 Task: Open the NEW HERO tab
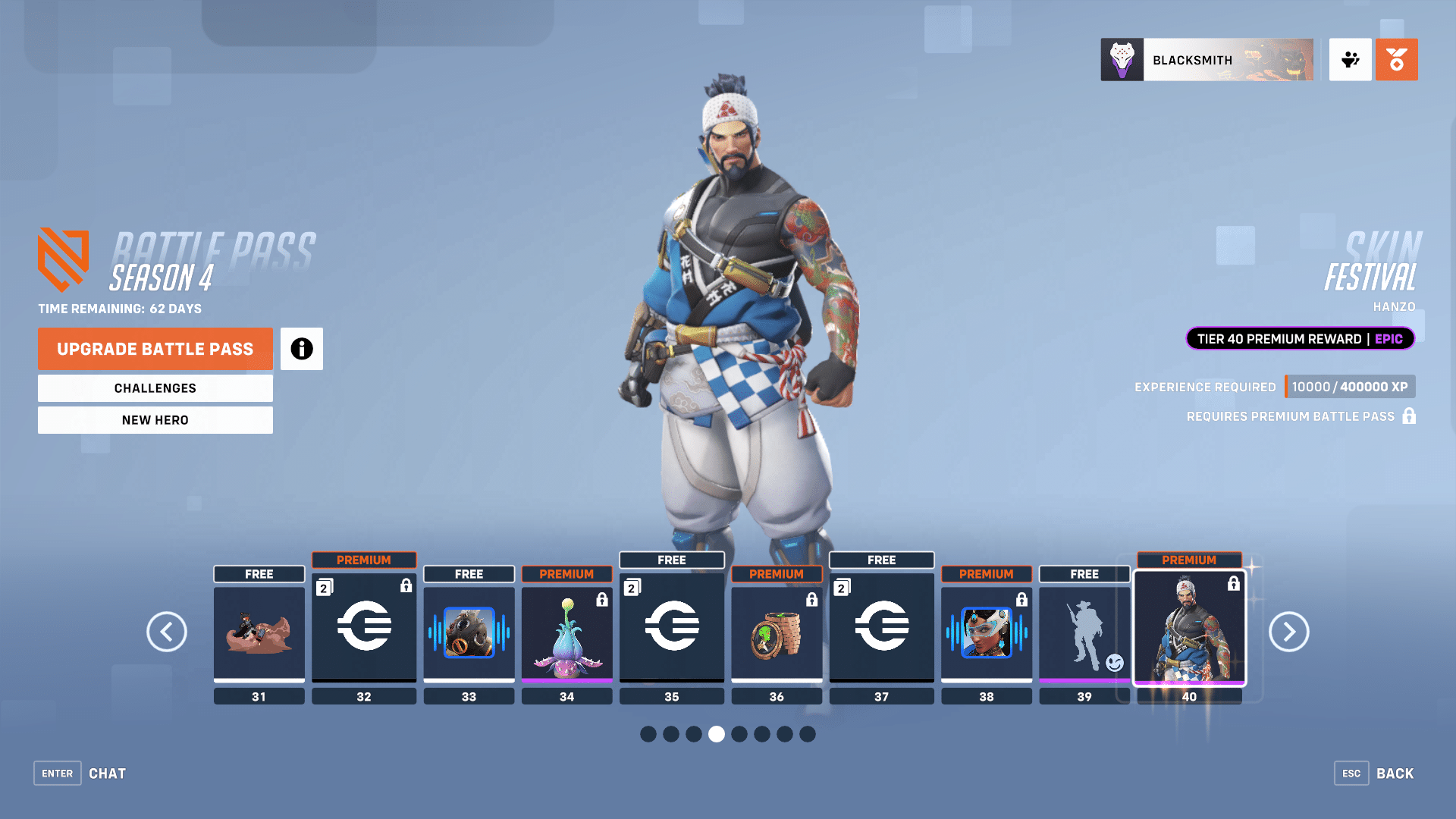(155, 419)
